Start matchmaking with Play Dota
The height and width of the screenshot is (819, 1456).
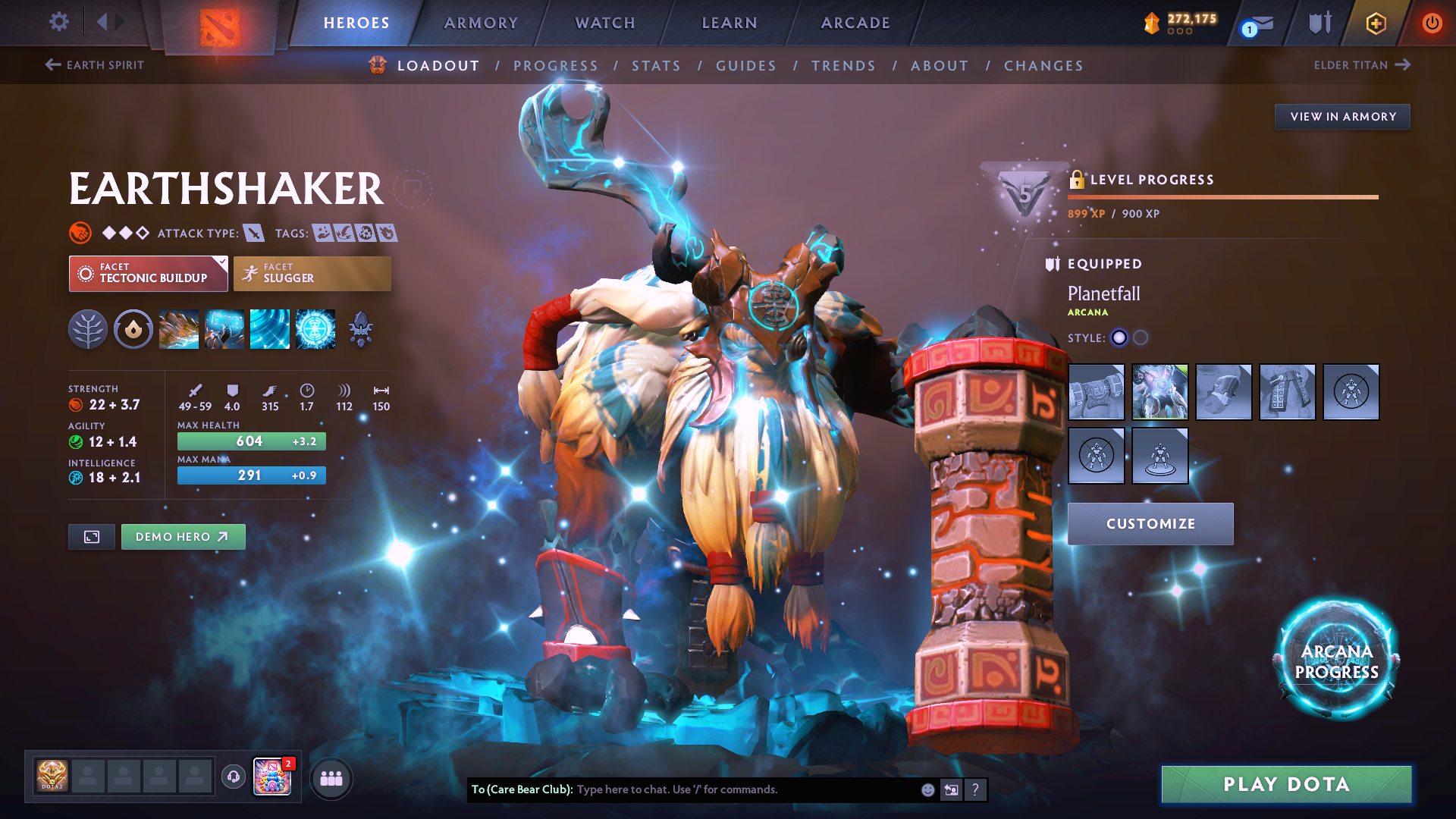[1286, 784]
